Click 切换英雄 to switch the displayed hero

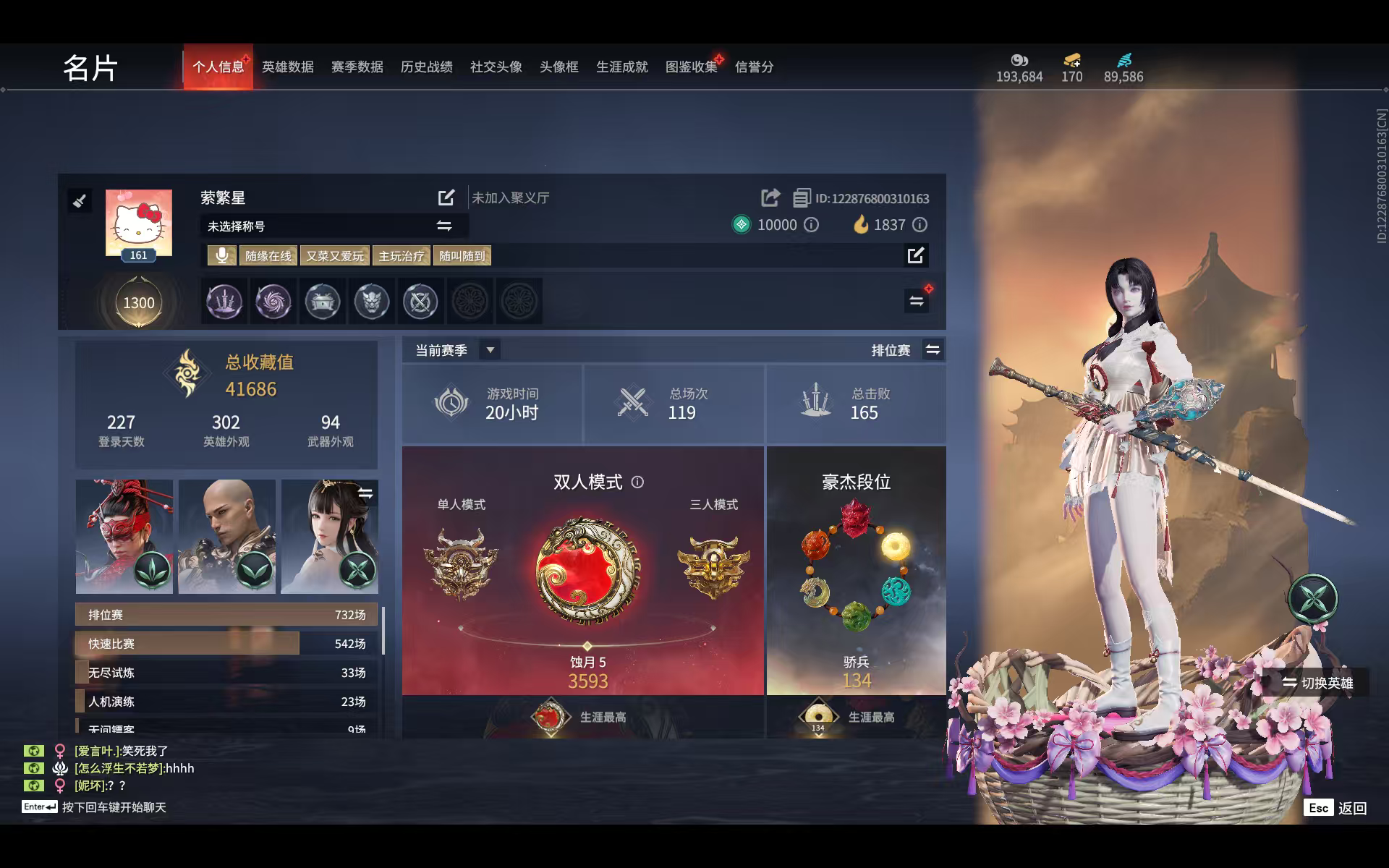pyautogui.click(x=1317, y=682)
